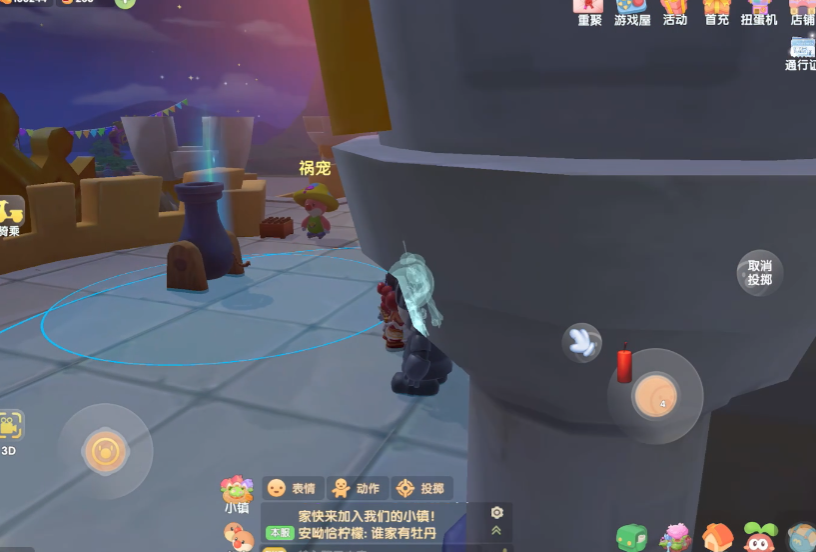Open the 重聚 reunion event icon
The width and height of the screenshot is (816, 552).
(589, 10)
